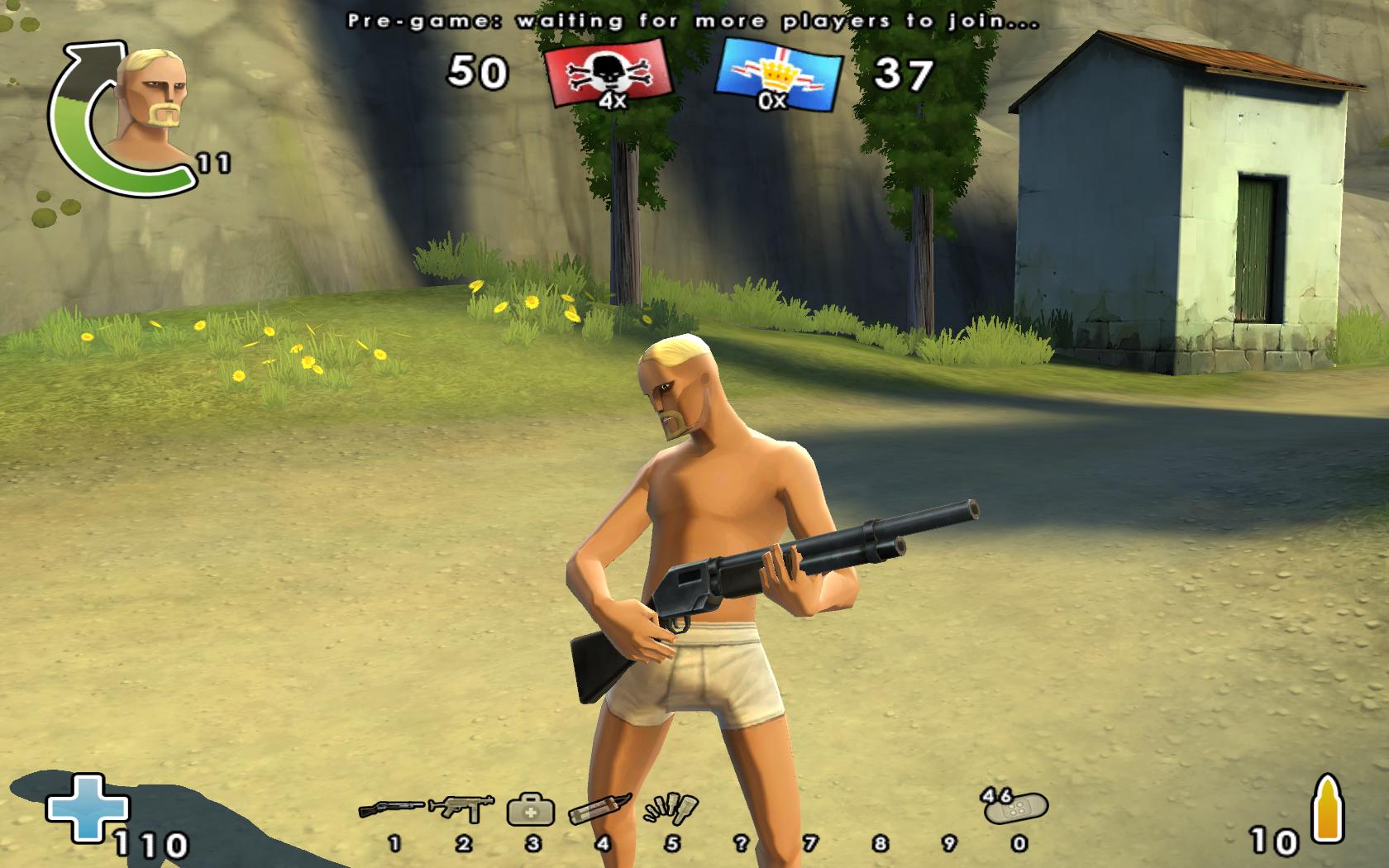Use the bandage item showing 46
This screenshot has width=1389, height=868.
[x=1017, y=807]
